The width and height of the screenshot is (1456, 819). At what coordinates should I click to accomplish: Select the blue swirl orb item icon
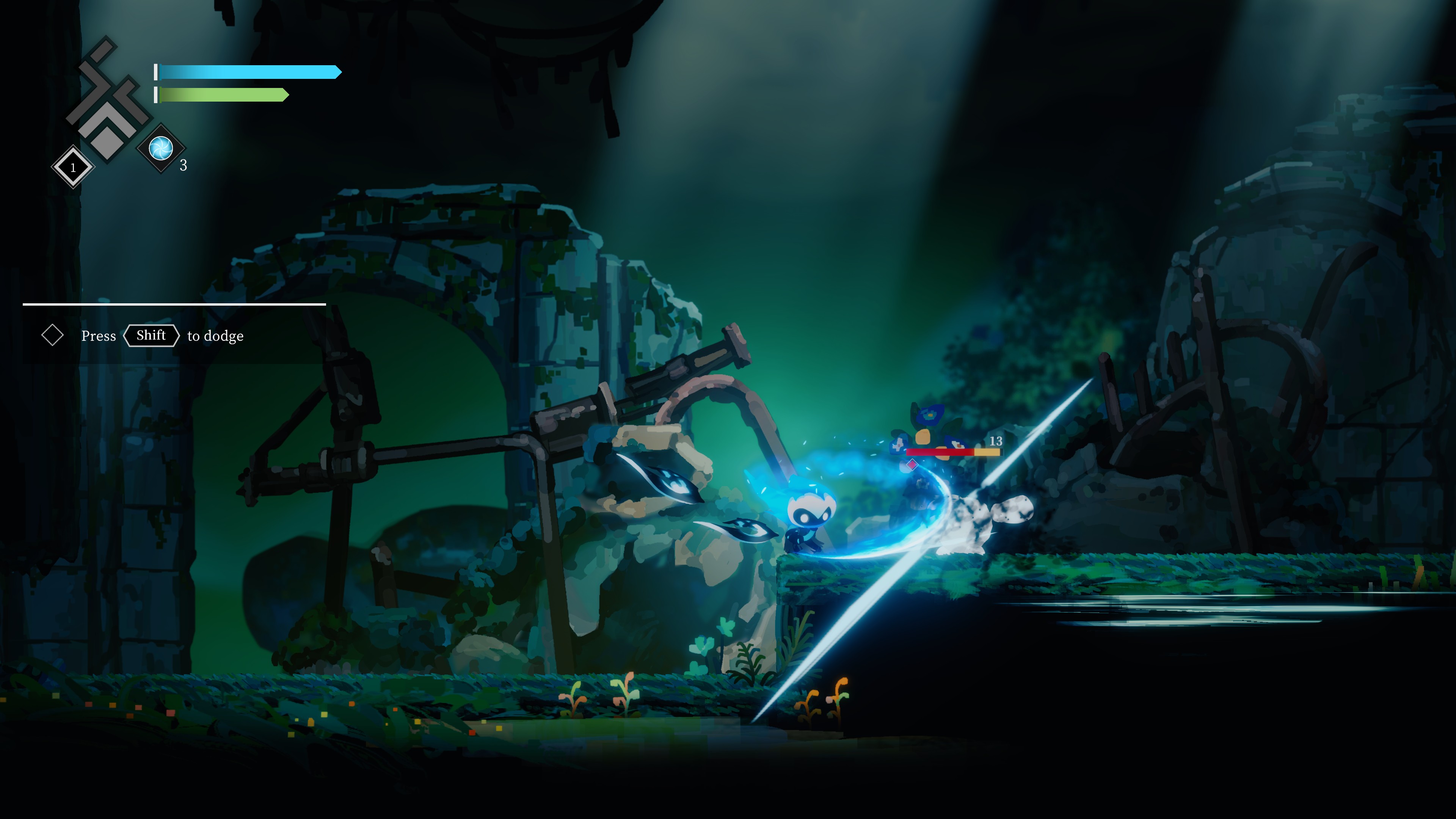pyautogui.click(x=161, y=148)
